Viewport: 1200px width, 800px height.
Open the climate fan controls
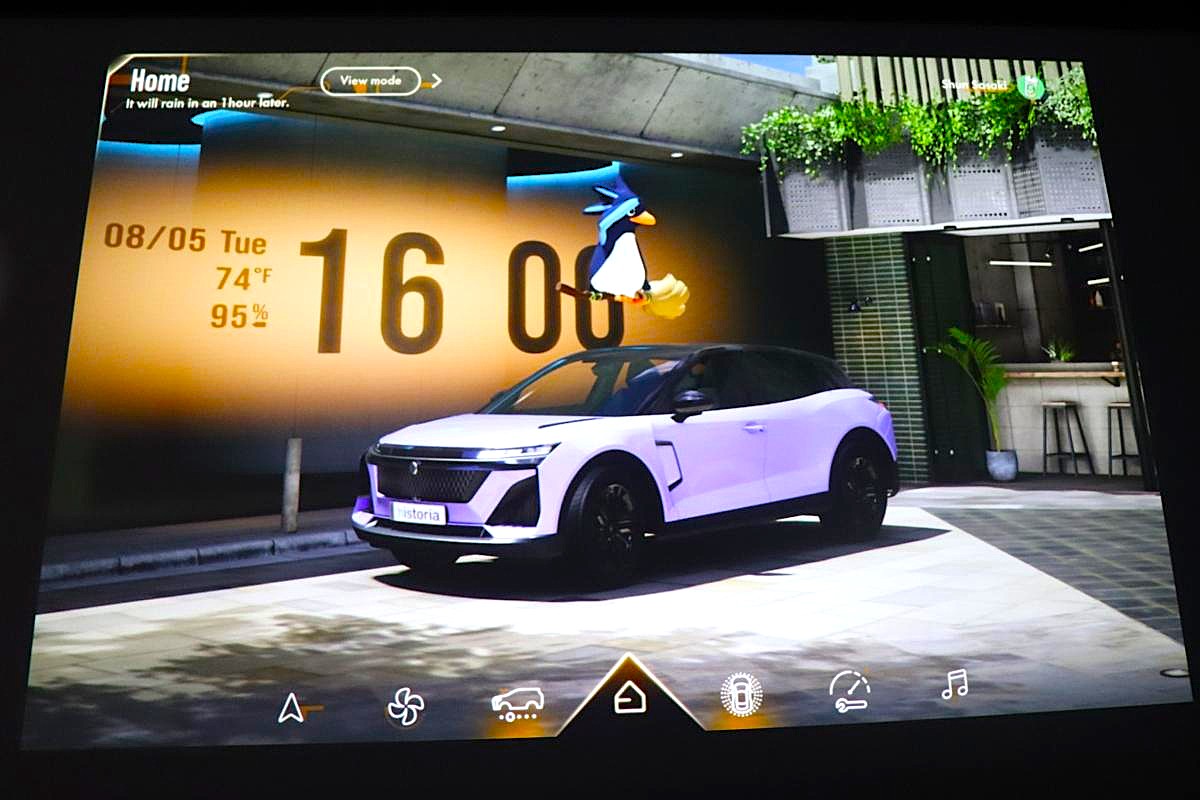tap(405, 706)
